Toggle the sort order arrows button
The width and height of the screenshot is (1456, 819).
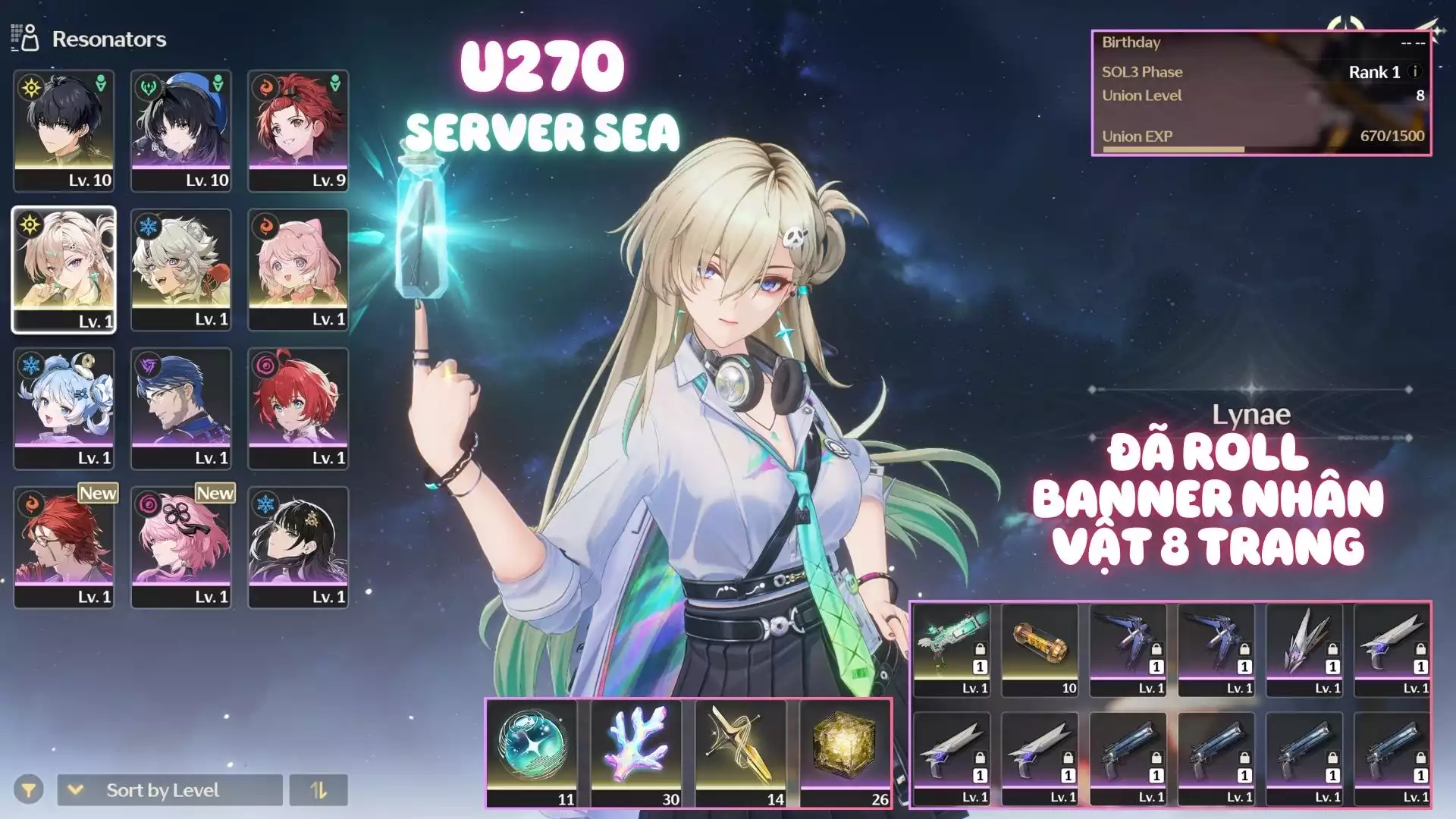pyautogui.click(x=318, y=790)
